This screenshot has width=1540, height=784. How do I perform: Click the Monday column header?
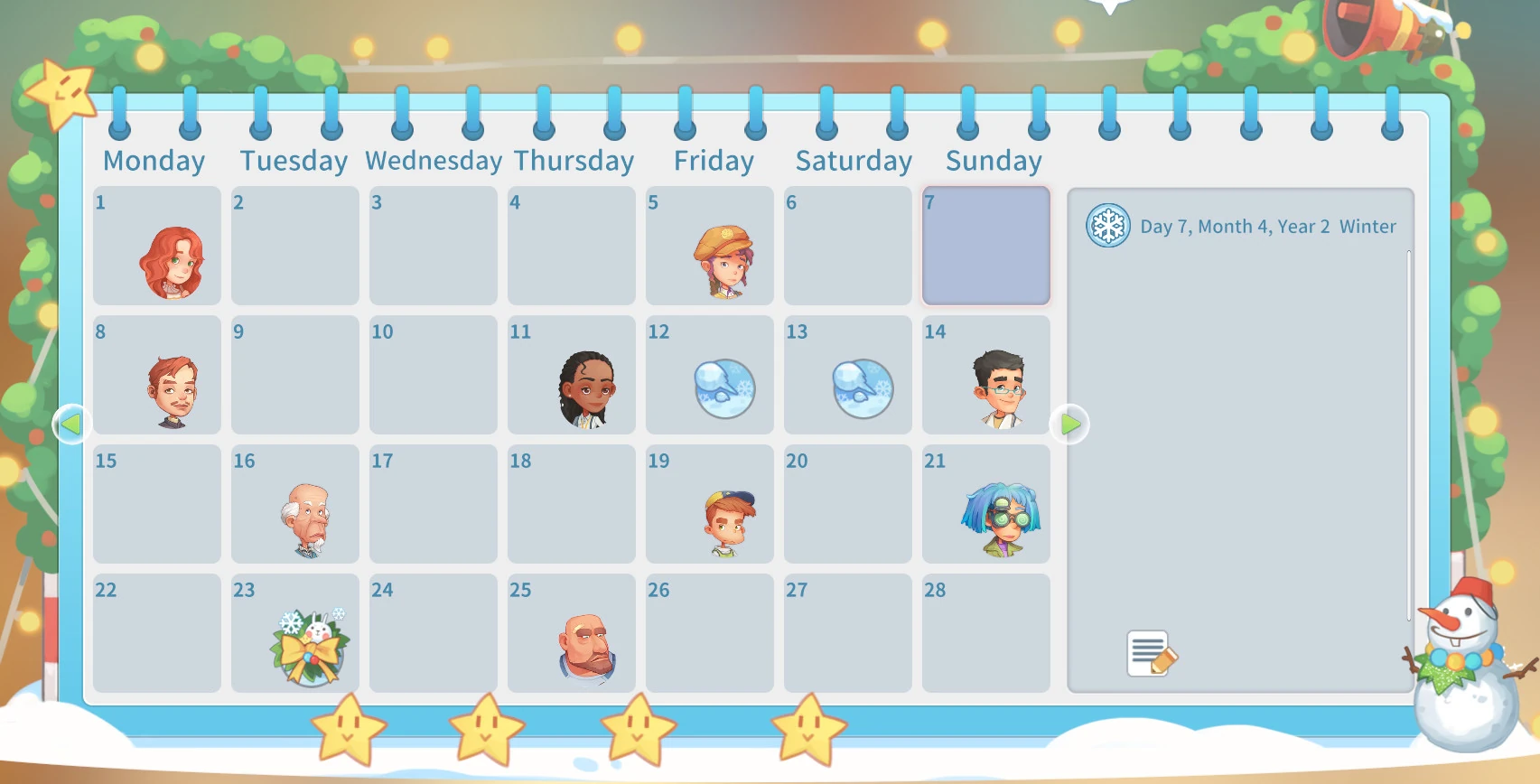(x=154, y=160)
